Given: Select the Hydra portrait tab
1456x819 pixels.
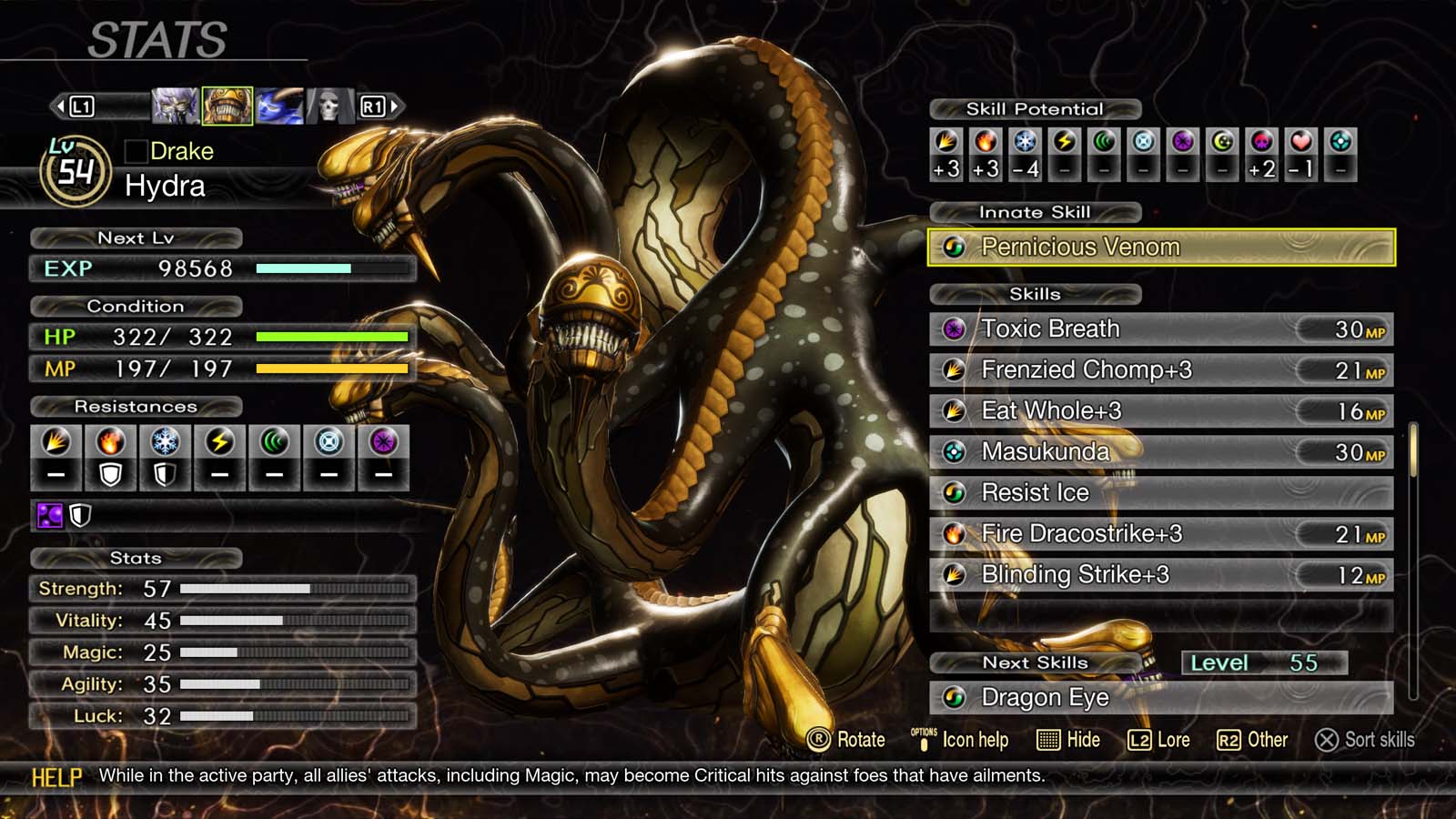Looking at the screenshot, I should coord(227,104).
